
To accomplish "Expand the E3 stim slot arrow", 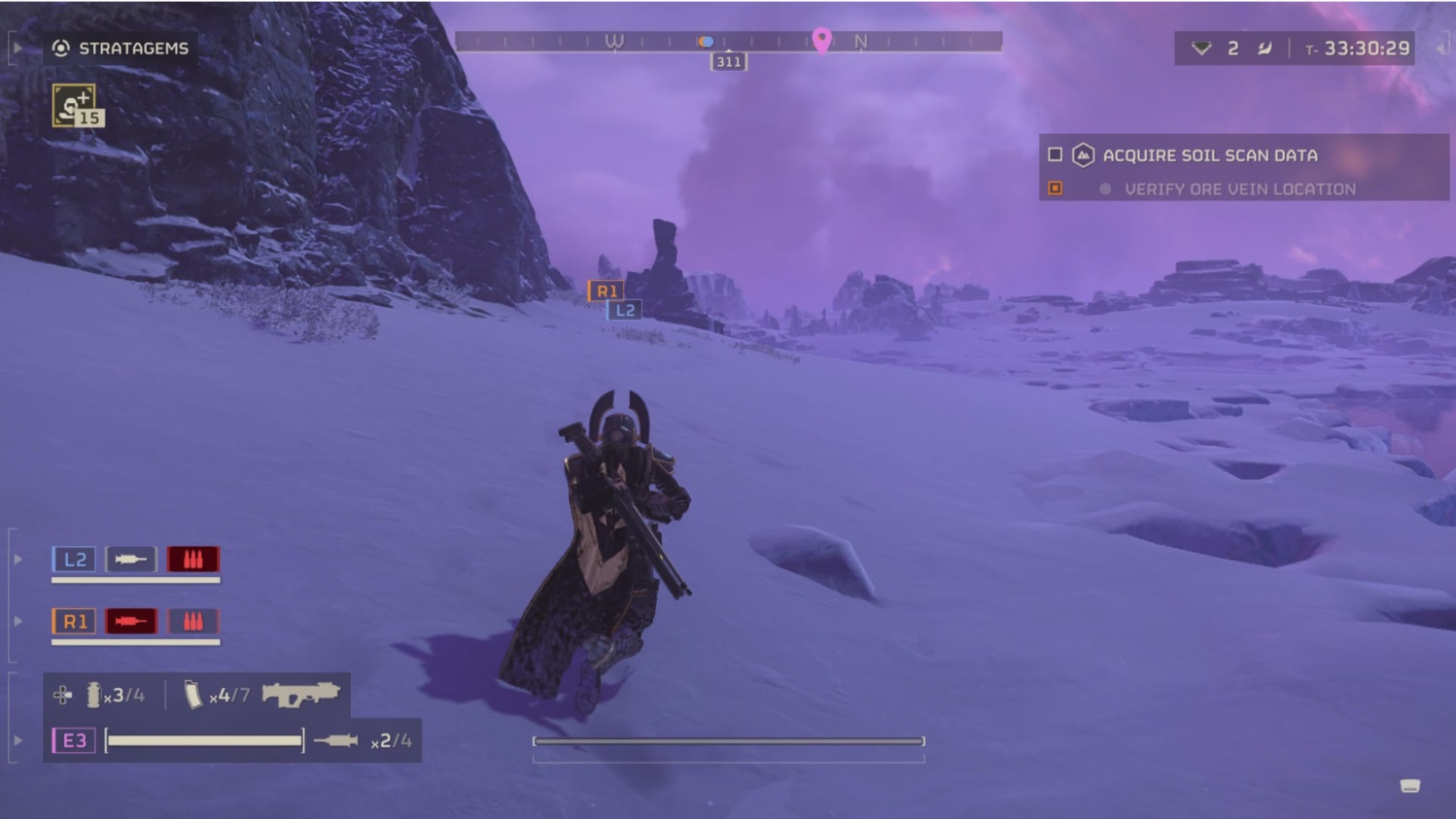I will 17,740.
